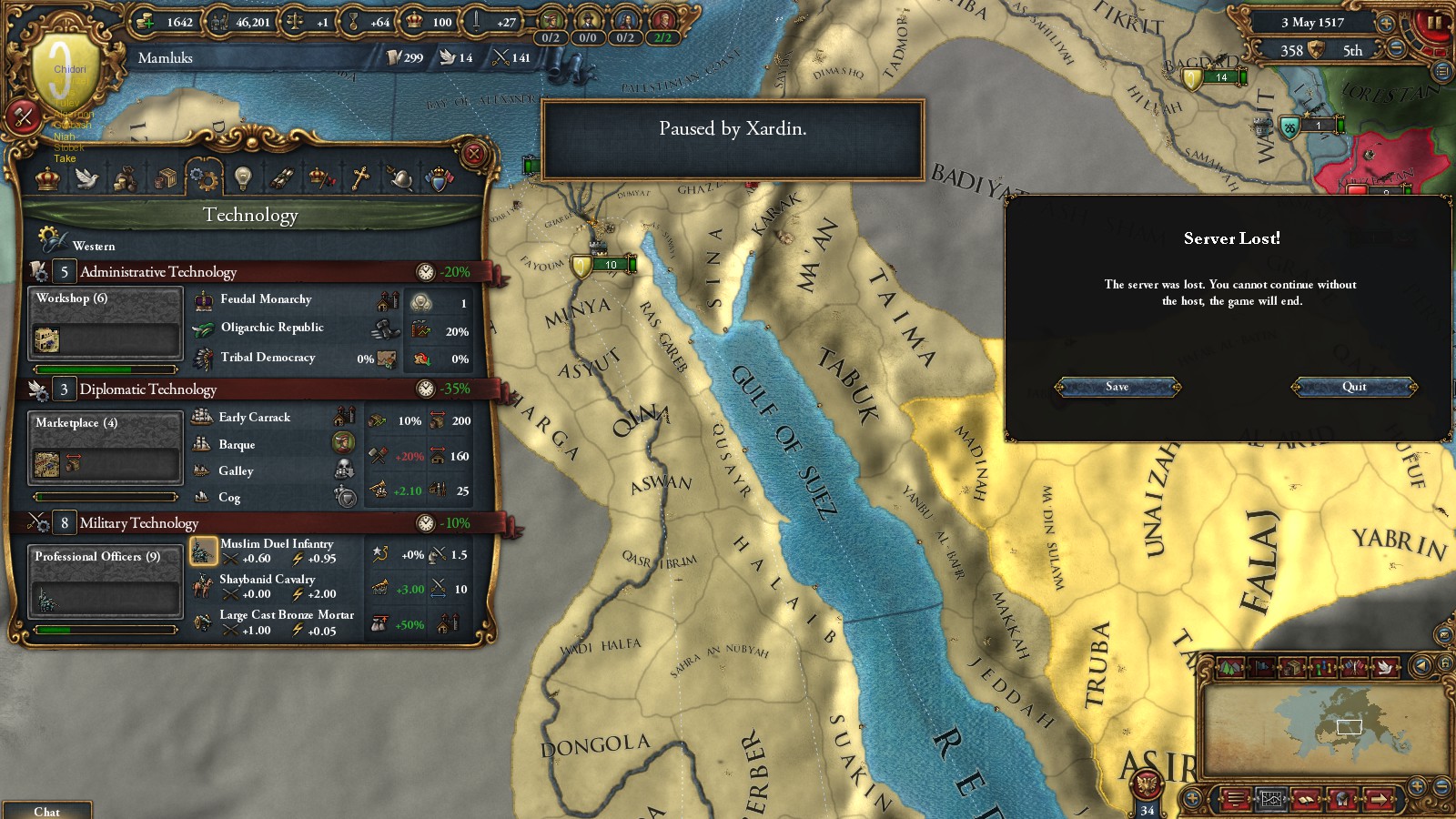Close the Technology panel
This screenshot has height=819, width=1456.
pos(473,154)
